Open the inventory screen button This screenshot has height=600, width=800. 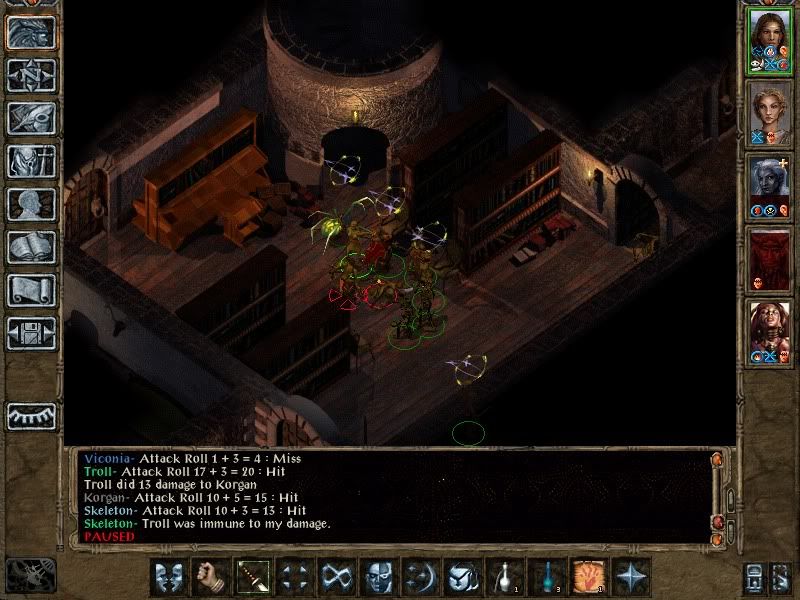(x=31, y=161)
